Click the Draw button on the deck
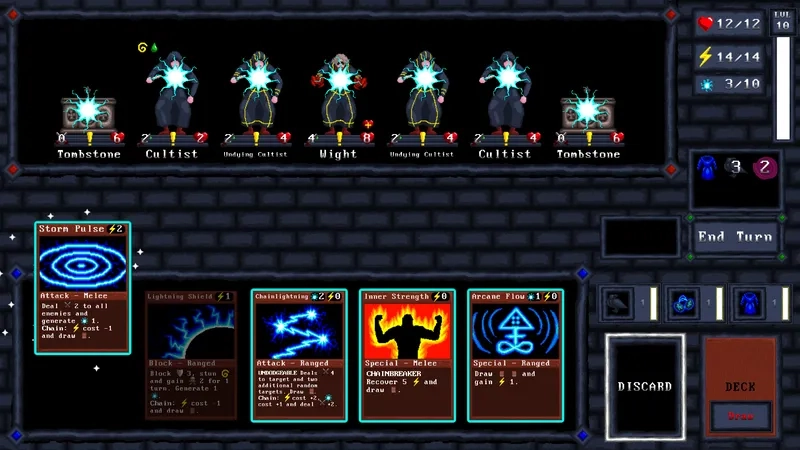The image size is (800, 450). tap(741, 415)
